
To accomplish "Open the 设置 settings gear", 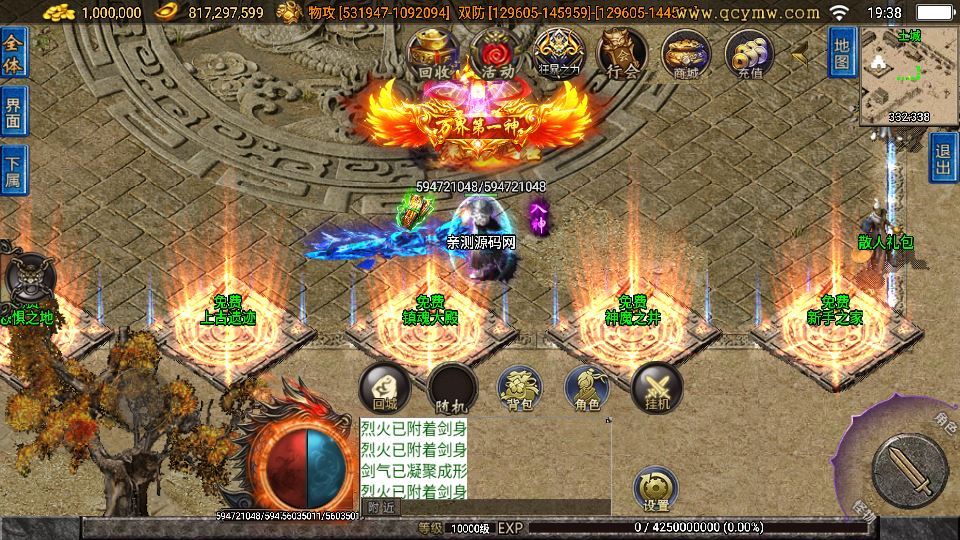I will [656, 488].
